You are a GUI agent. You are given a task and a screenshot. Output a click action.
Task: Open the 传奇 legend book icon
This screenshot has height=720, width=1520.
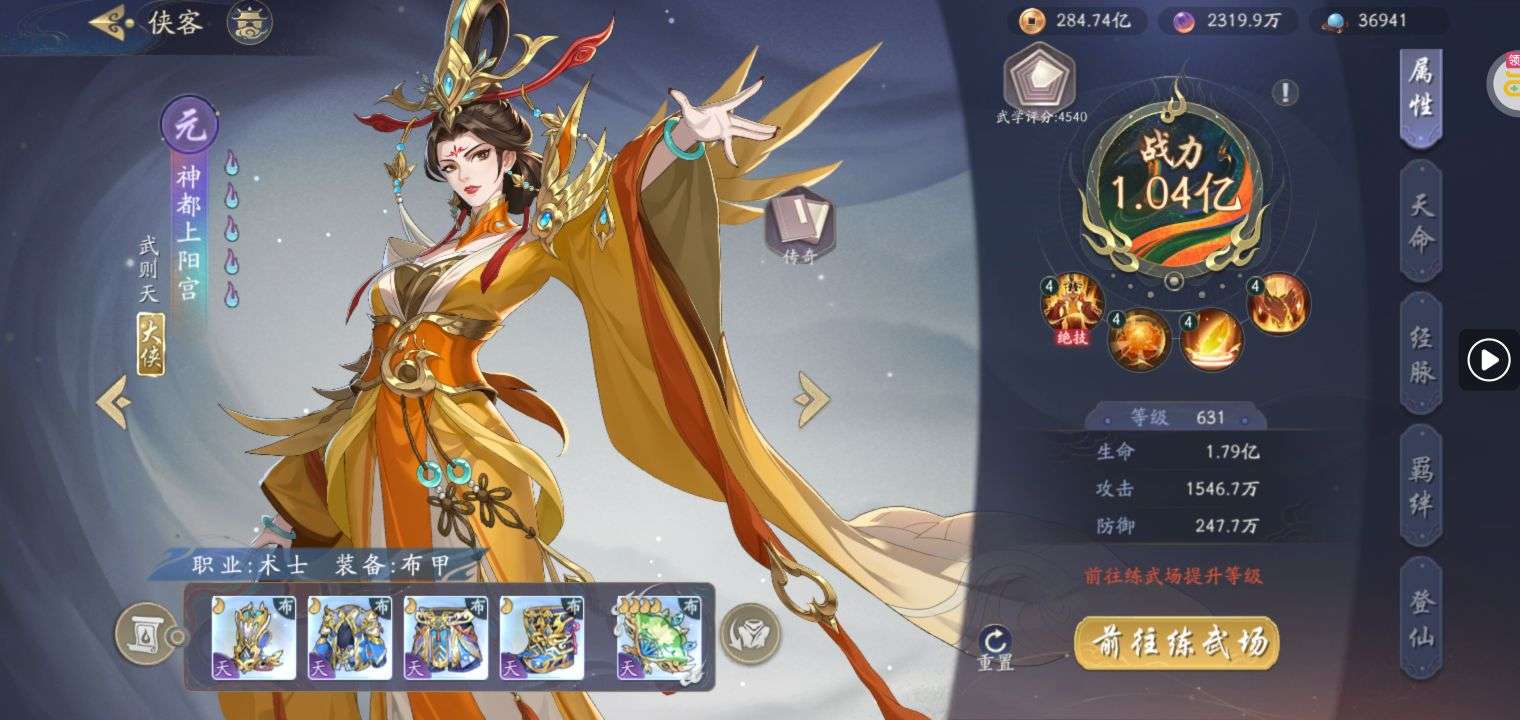pyautogui.click(x=799, y=227)
